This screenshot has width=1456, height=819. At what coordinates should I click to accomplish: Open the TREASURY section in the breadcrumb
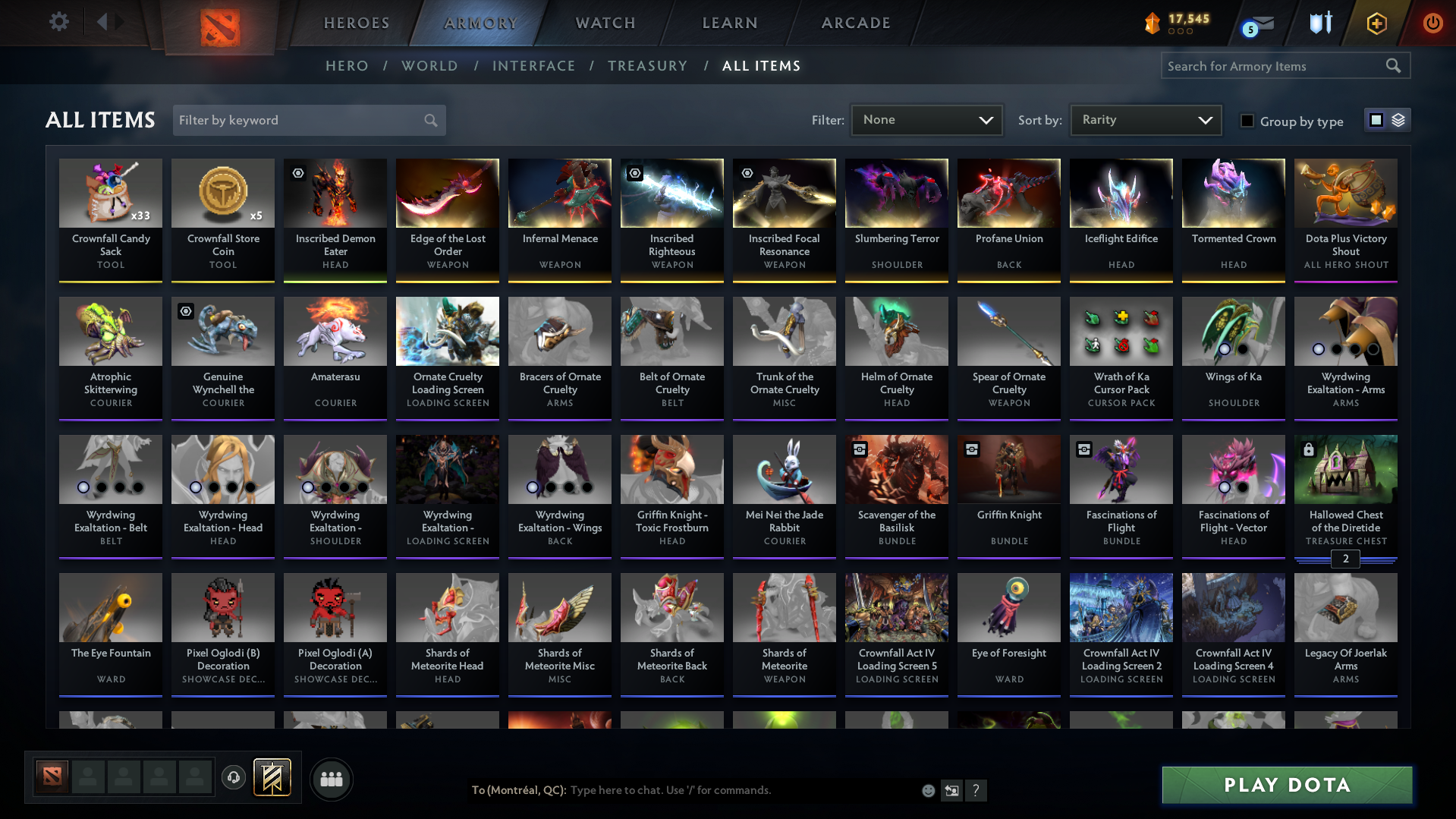coord(647,66)
